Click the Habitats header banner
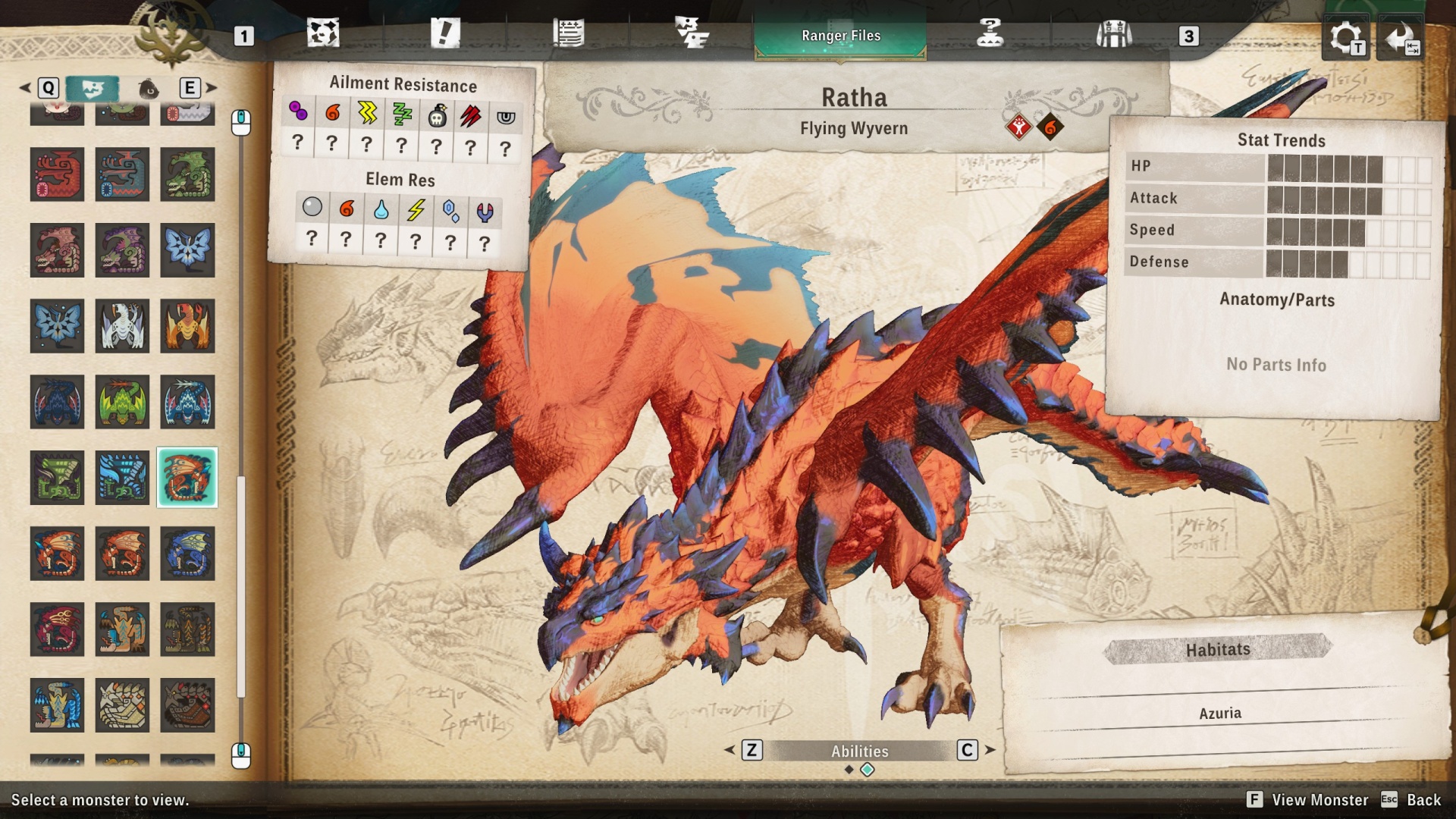This screenshot has height=819, width=1456. 1218,649
